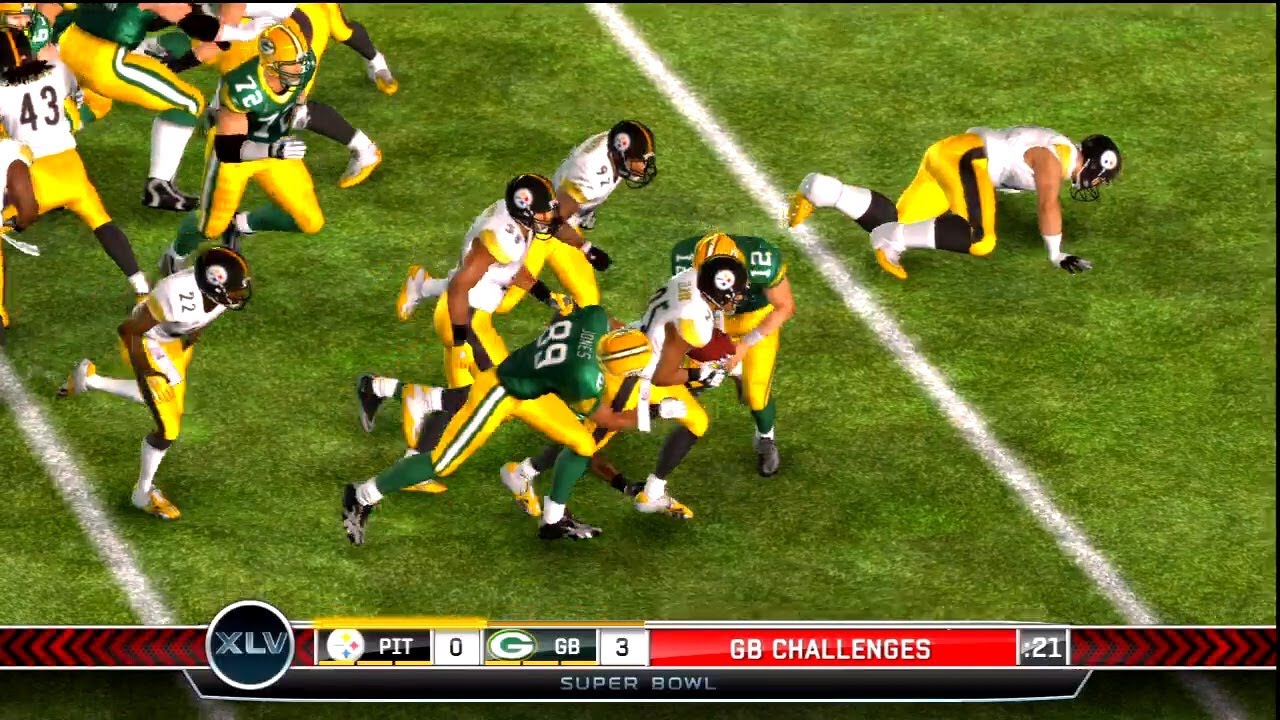The image size is (1280, 720).
Task: Select the Packers GB team logo
Action: coord(511,646)
